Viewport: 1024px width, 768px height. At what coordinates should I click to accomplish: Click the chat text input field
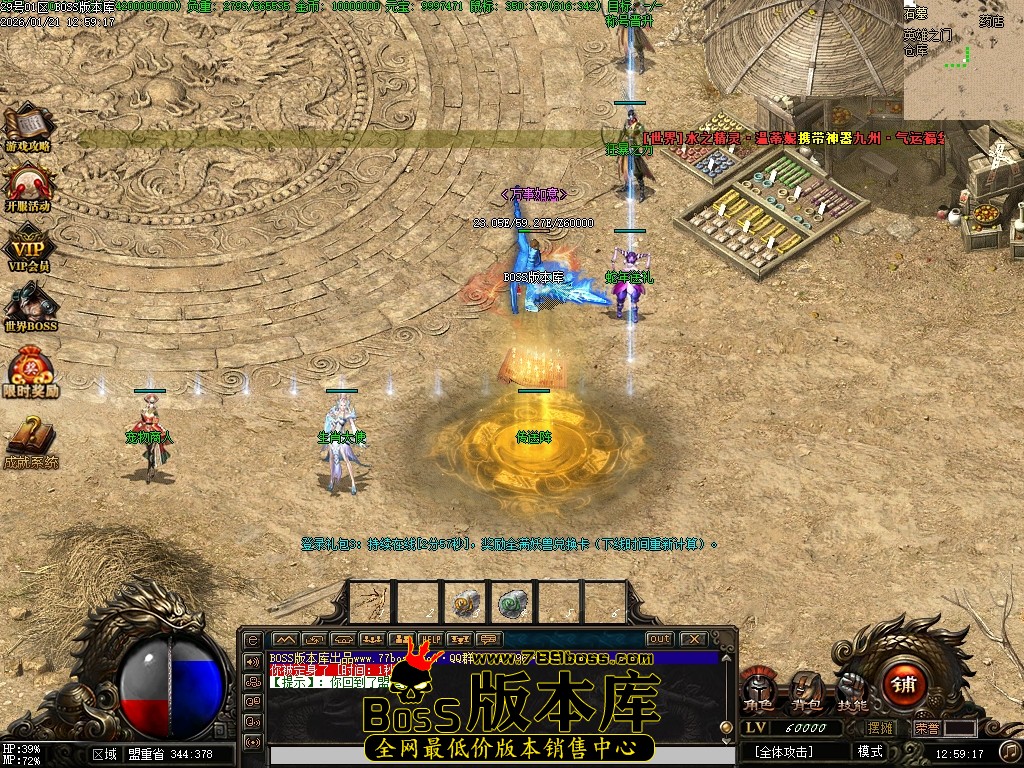click(480, 757)
